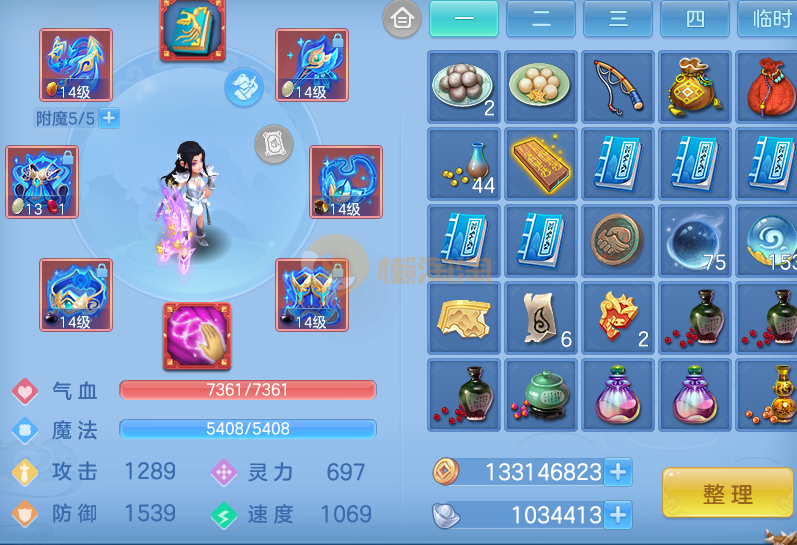797x545 pixels.
Task: Select the fishing rod item
Action: coord(618,87)
